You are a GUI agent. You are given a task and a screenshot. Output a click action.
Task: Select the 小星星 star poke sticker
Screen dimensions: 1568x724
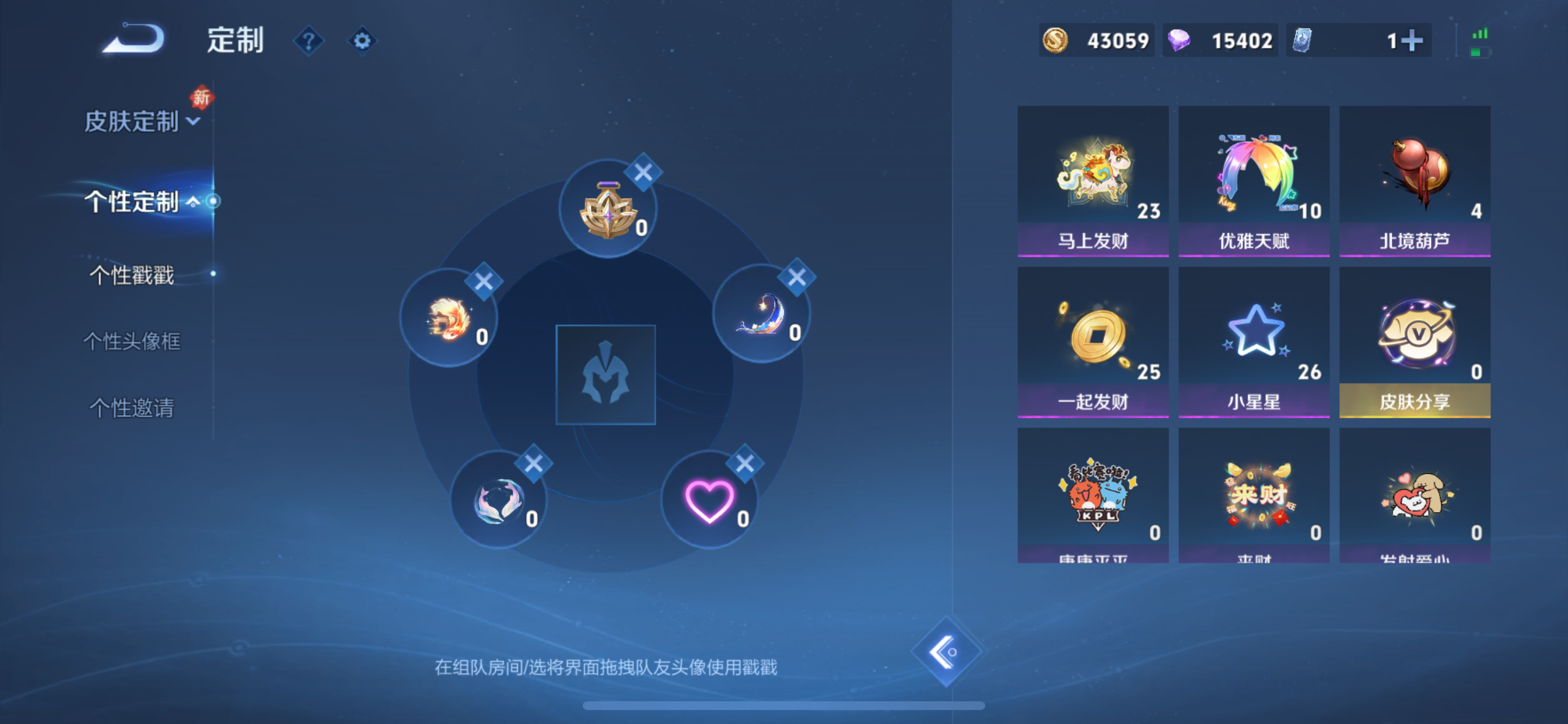click(x=1254, y=338)
